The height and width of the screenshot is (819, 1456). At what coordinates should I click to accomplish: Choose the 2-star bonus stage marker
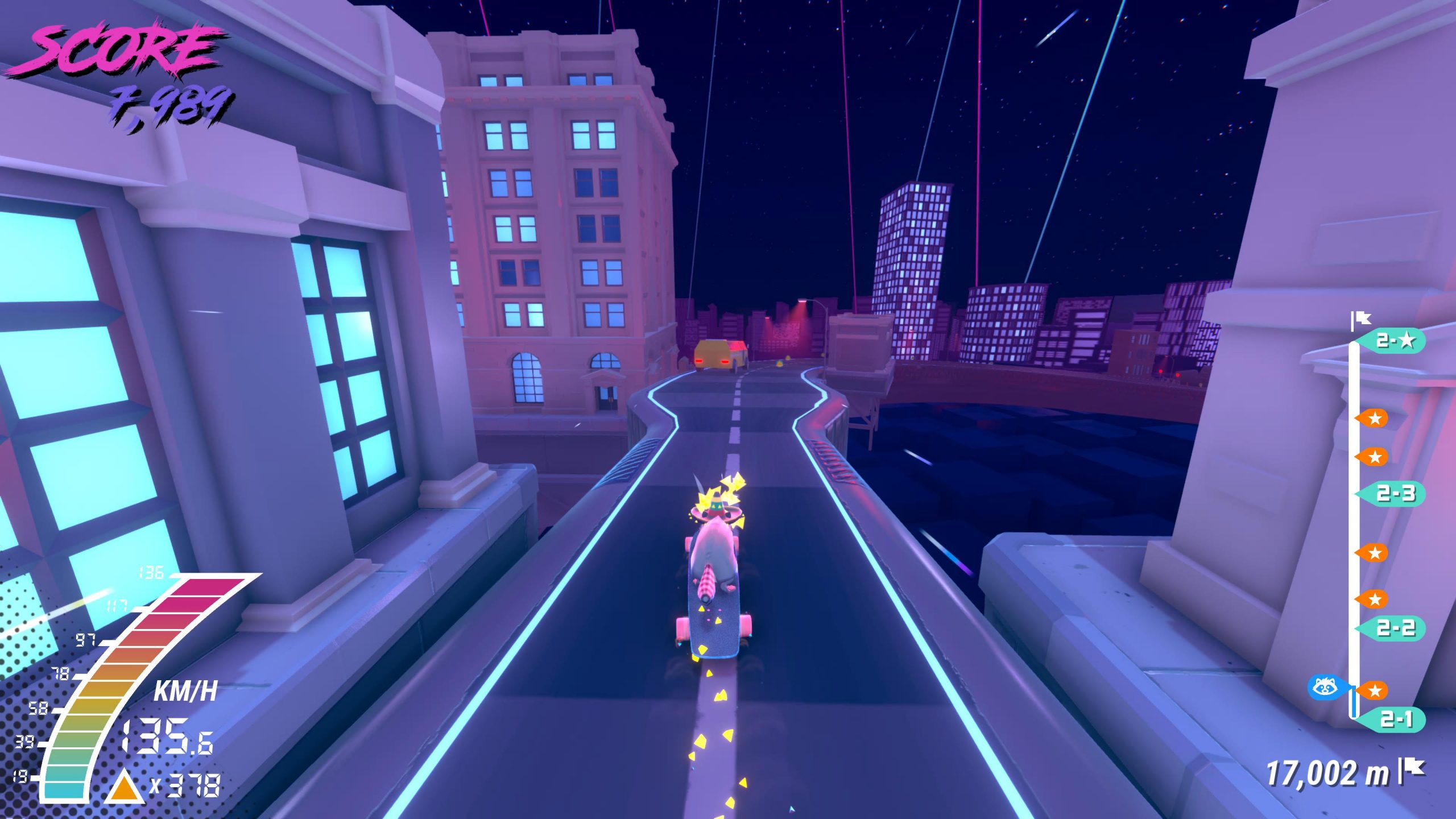pos(1395,341)
